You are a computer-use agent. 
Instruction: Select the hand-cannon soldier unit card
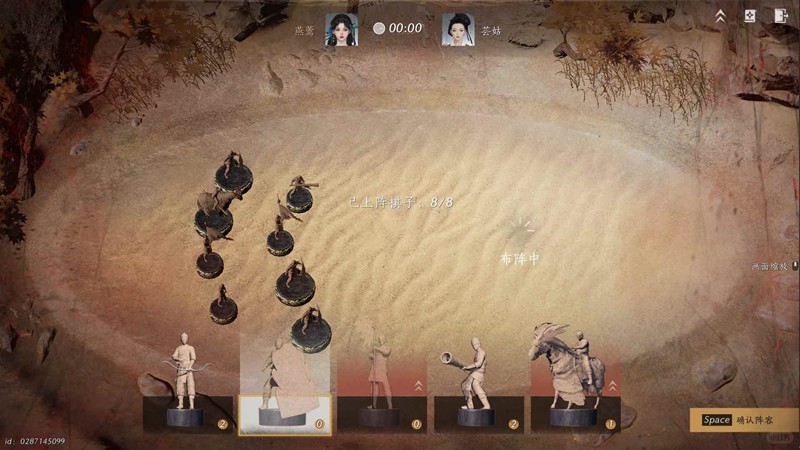click(477, 385)
